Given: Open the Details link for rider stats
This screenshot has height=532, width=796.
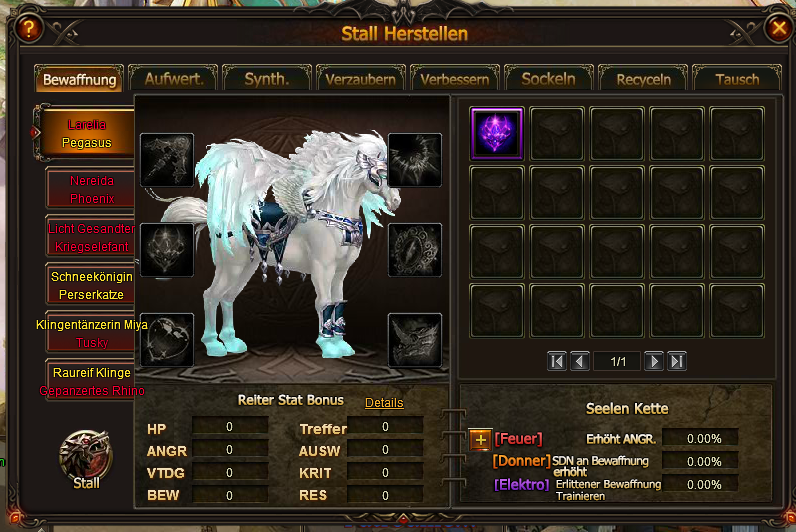Looking at the screenshot, I should [x=384, y=403].
